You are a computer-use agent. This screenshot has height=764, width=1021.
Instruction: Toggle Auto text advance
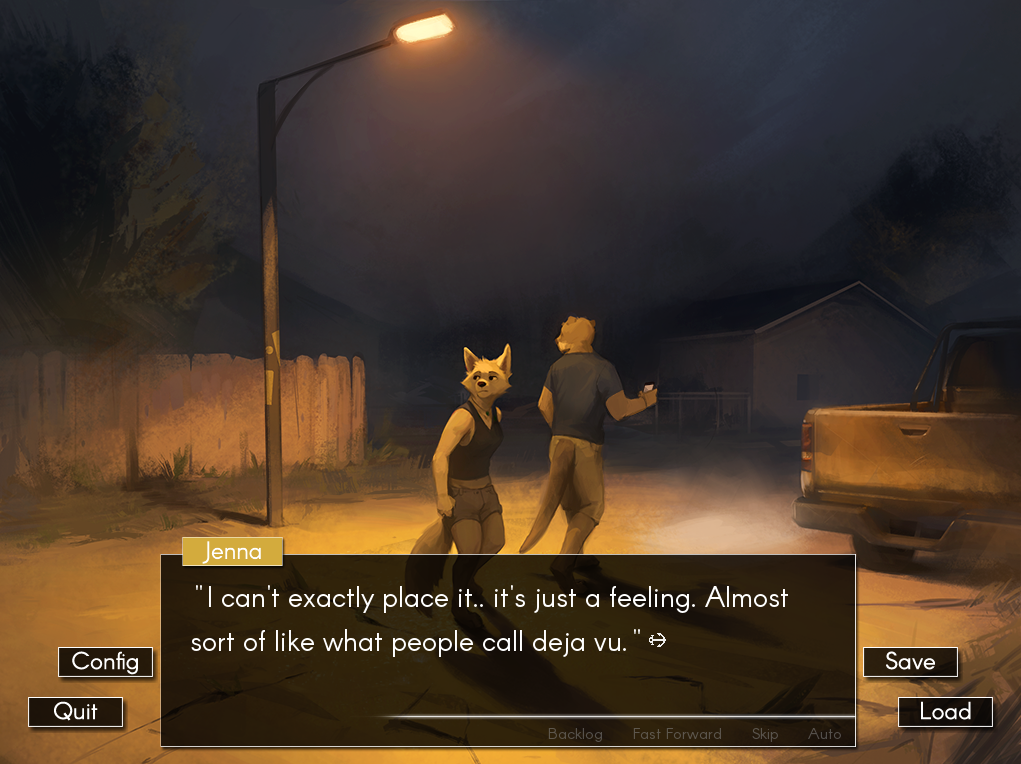pos(825,734)
